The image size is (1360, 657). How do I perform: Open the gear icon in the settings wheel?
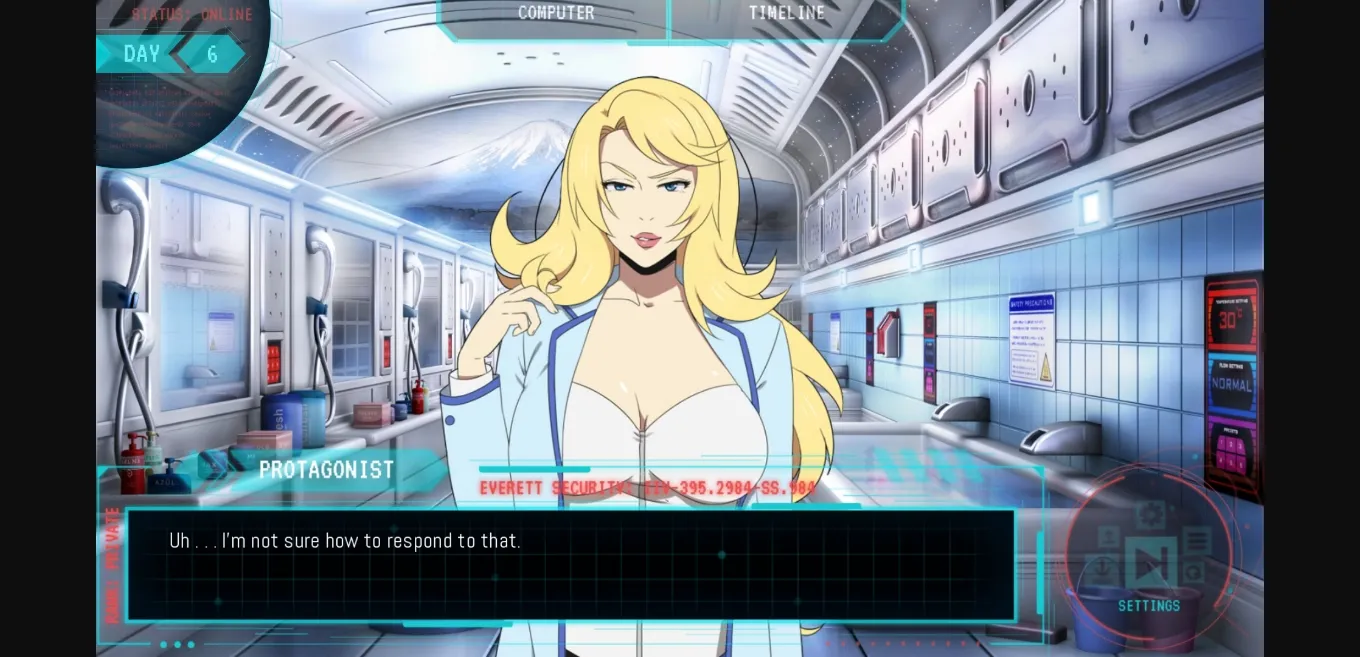click(1151, 514)
